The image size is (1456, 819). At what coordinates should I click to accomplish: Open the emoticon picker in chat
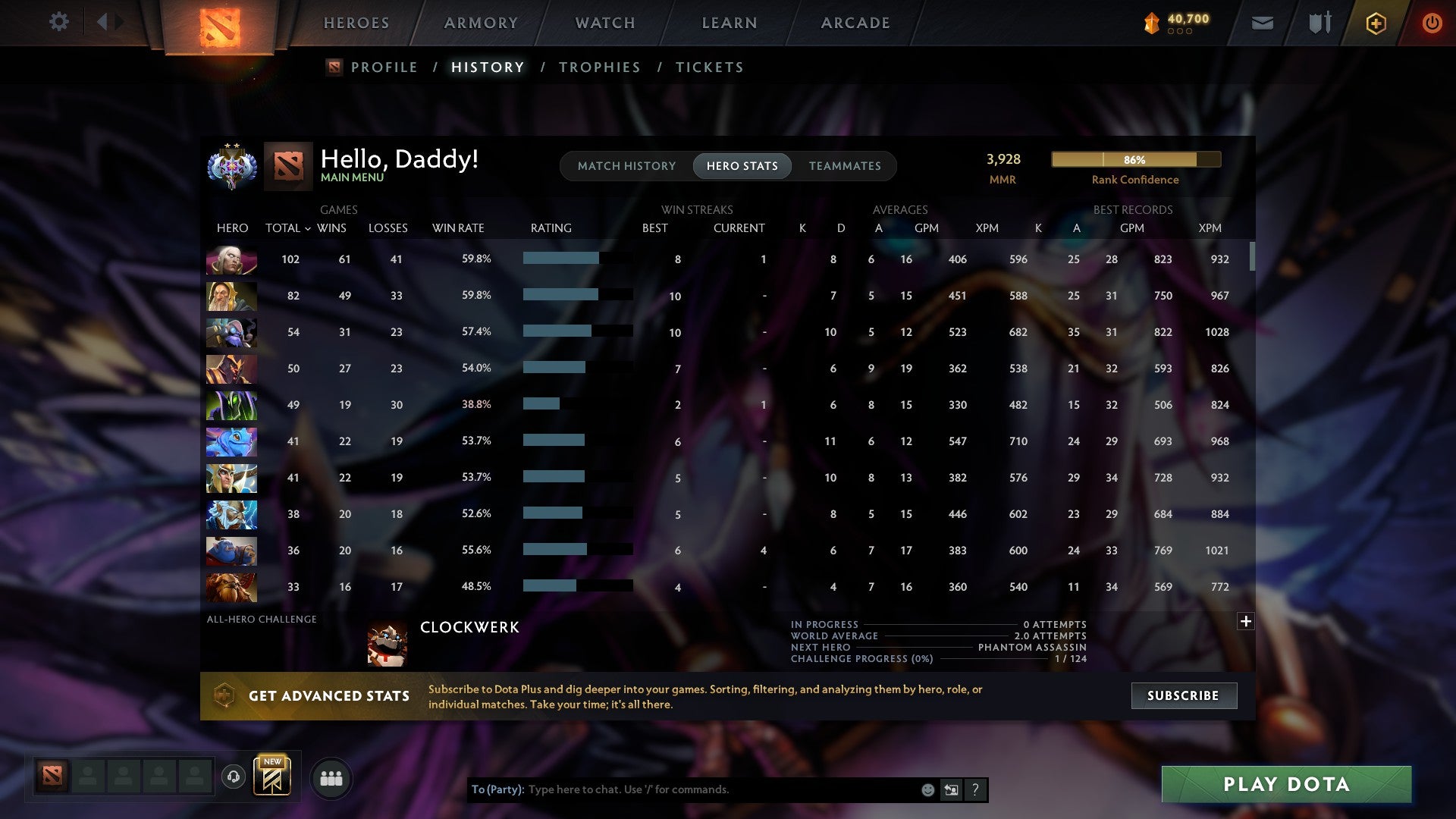pos(927,789)
